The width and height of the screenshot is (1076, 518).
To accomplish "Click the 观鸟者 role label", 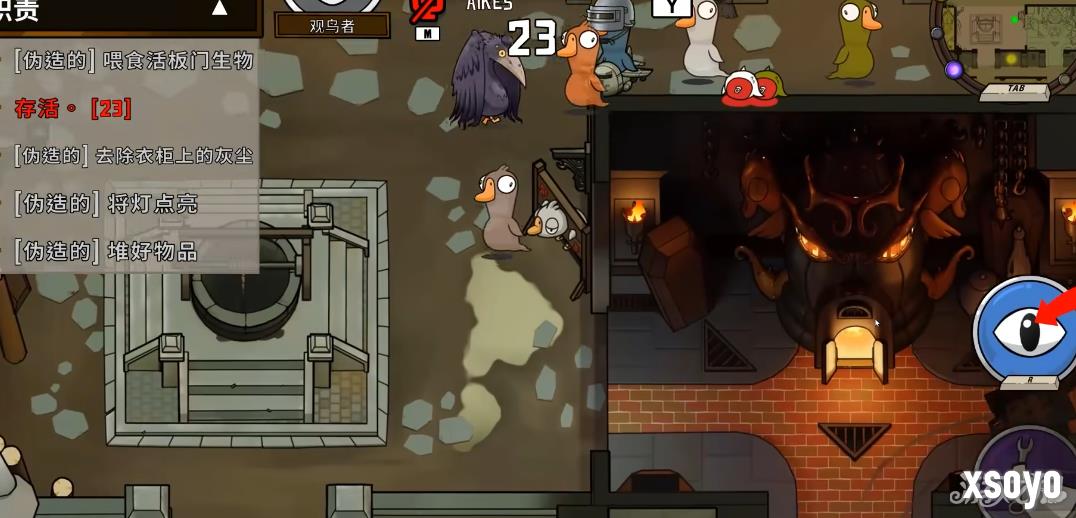I will coord(332,26).
